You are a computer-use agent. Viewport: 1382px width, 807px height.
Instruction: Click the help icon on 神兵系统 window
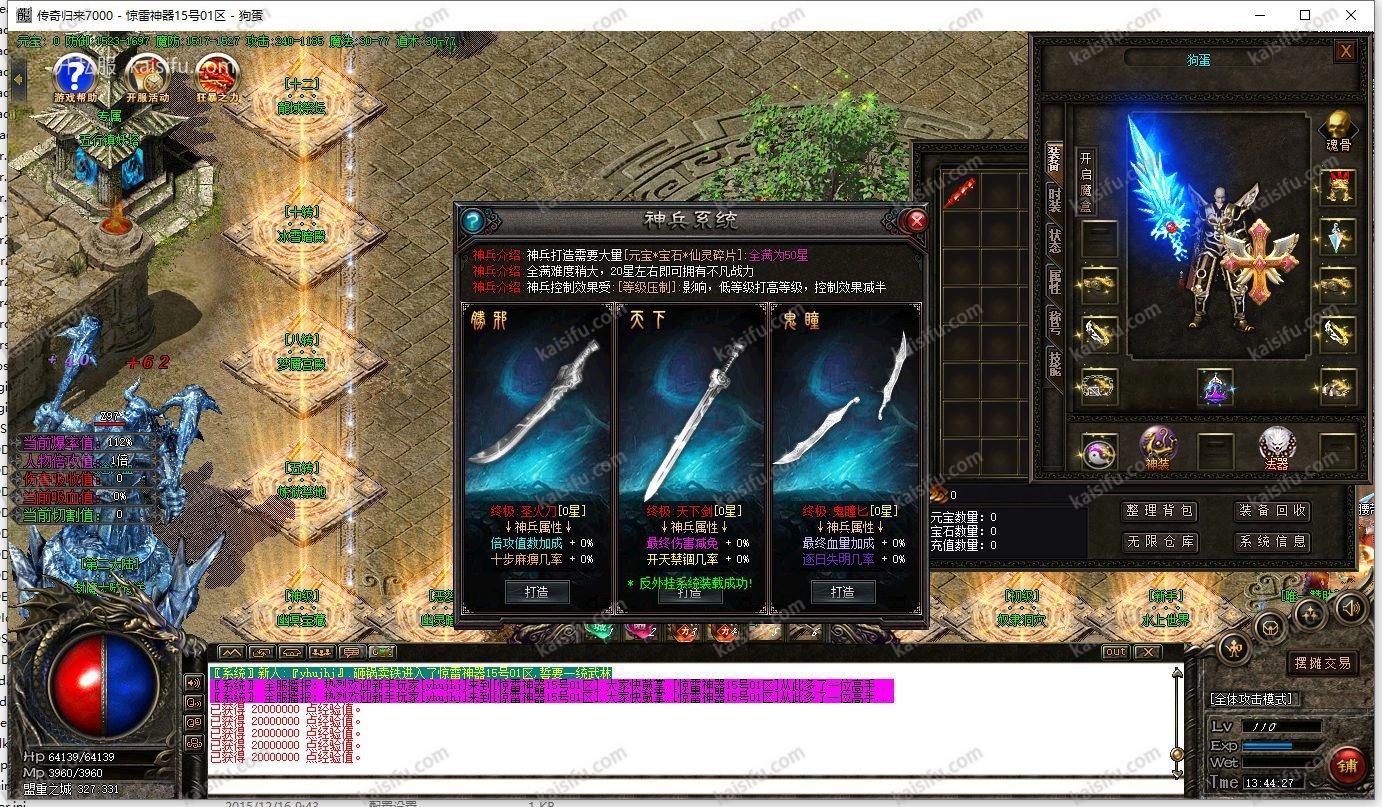471,221
